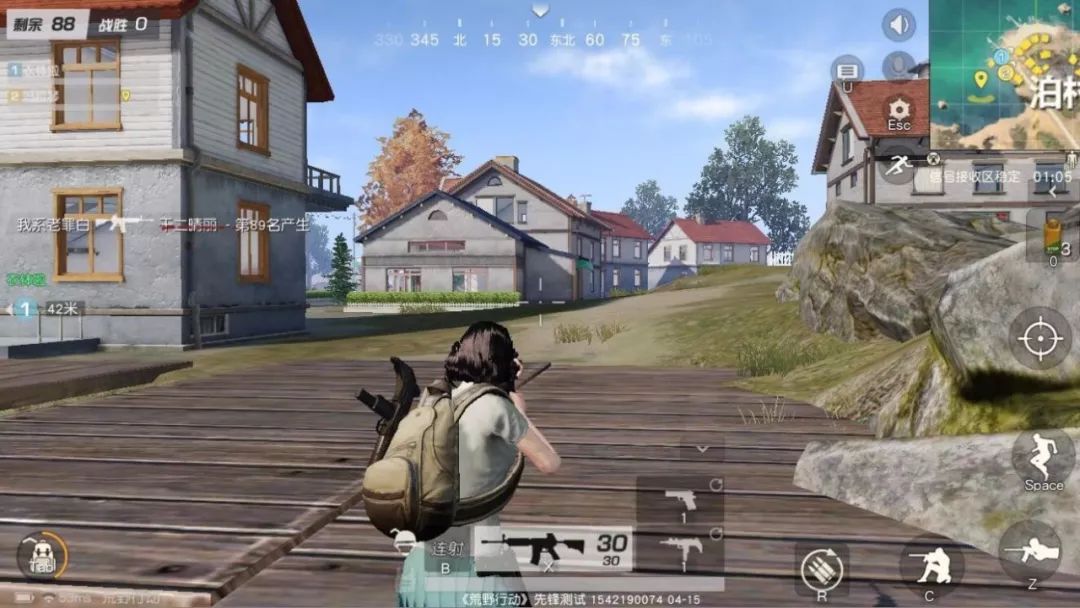Toggle the microphone voice chat icon
Viewport: 1080px width, 608px height.
tap(899, 66)
